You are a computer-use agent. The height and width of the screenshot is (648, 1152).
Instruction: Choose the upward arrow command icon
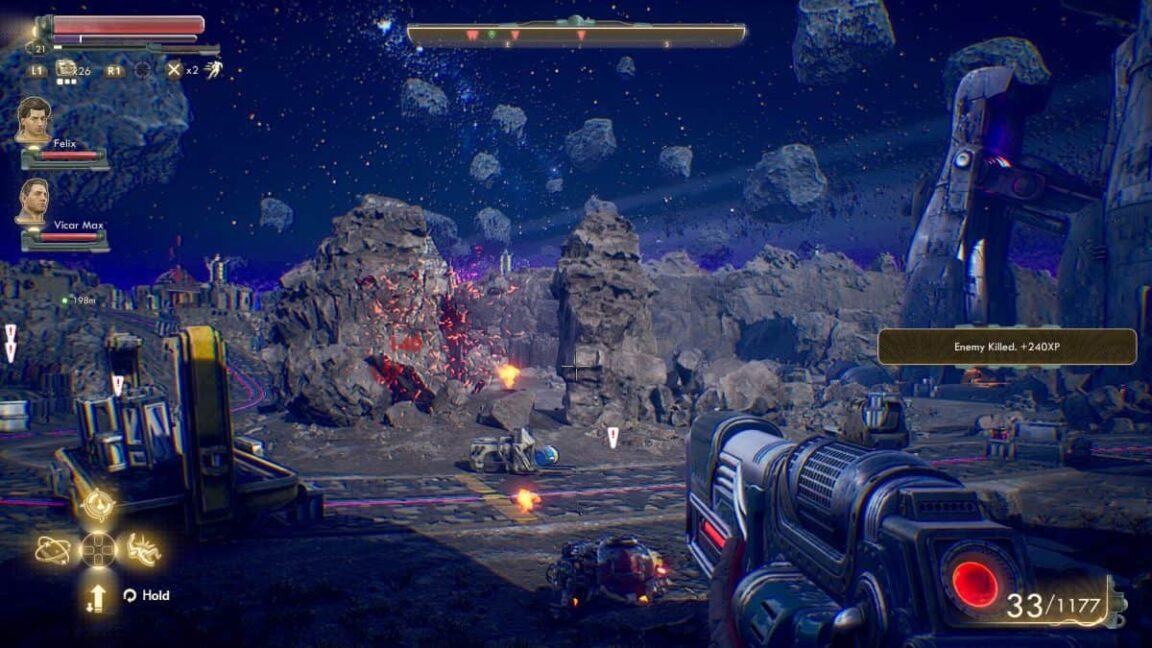click(x=97, y=597)
